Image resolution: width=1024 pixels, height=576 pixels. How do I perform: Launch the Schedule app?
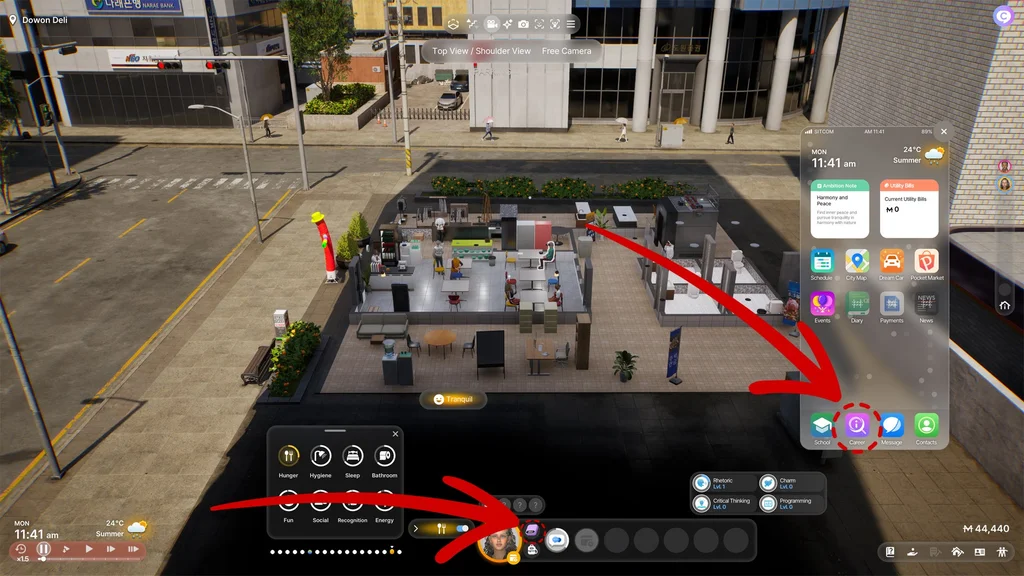pyautogui.click(x=822, y=261)
